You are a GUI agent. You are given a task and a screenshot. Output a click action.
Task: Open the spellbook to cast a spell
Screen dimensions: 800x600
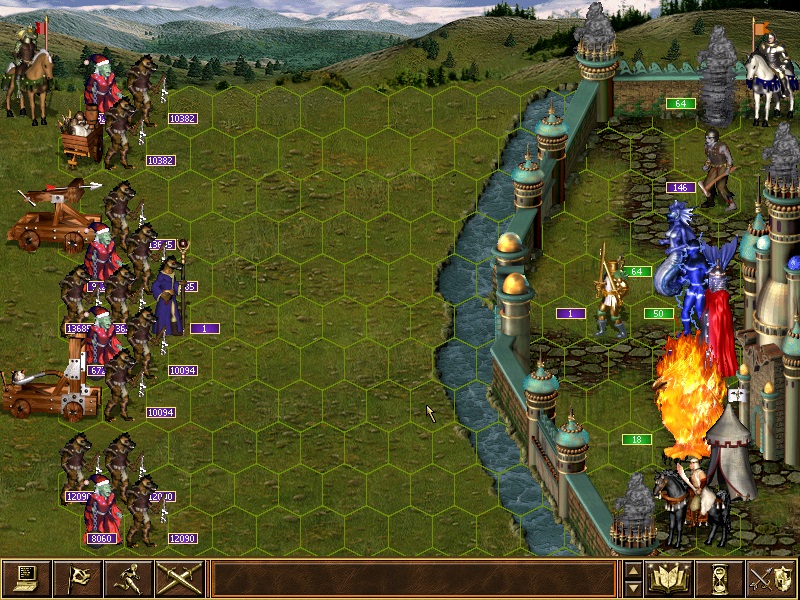(x=670, y=578)
